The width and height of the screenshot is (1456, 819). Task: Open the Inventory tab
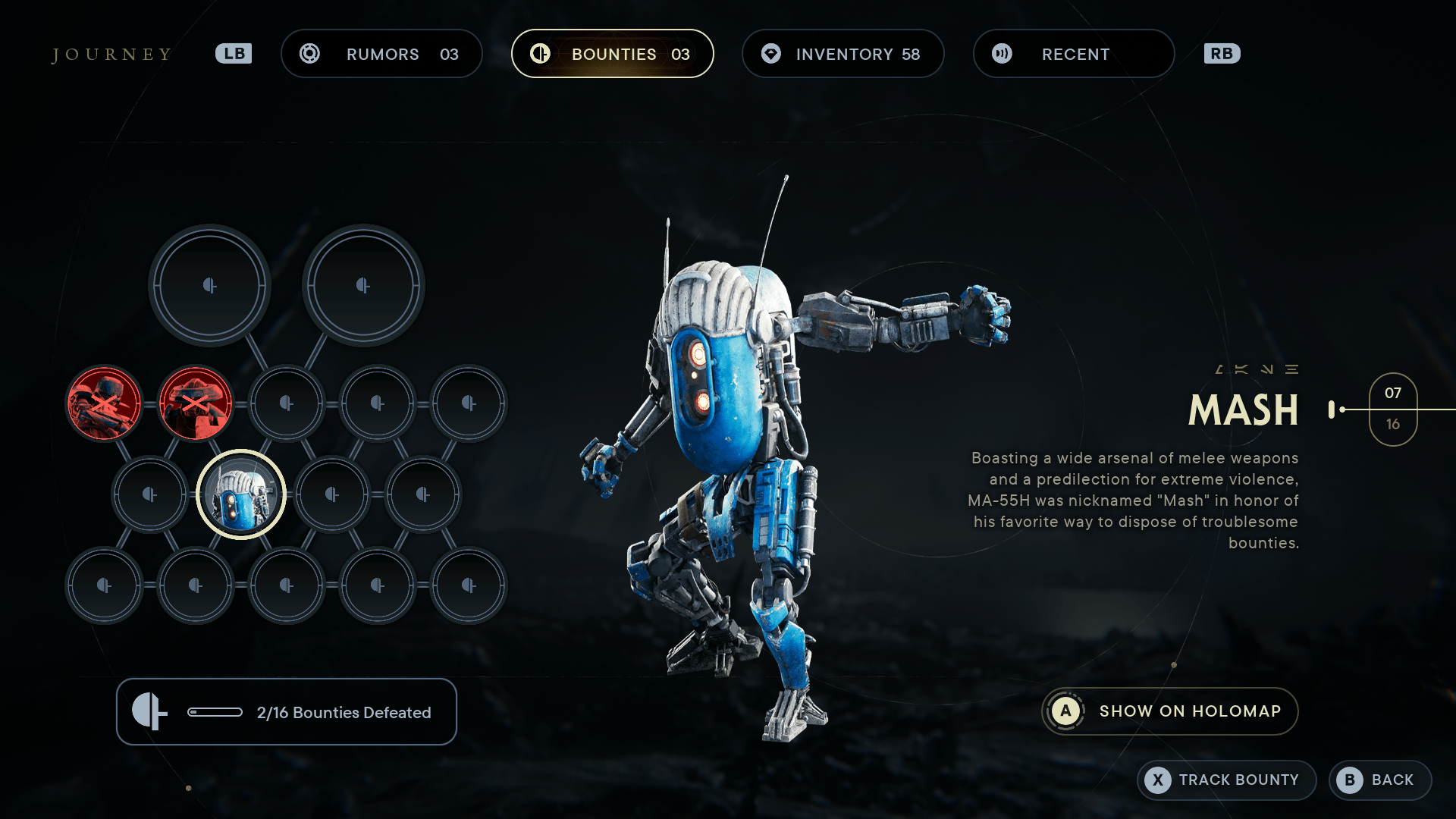pyautogui.click(x=843, y=54)
